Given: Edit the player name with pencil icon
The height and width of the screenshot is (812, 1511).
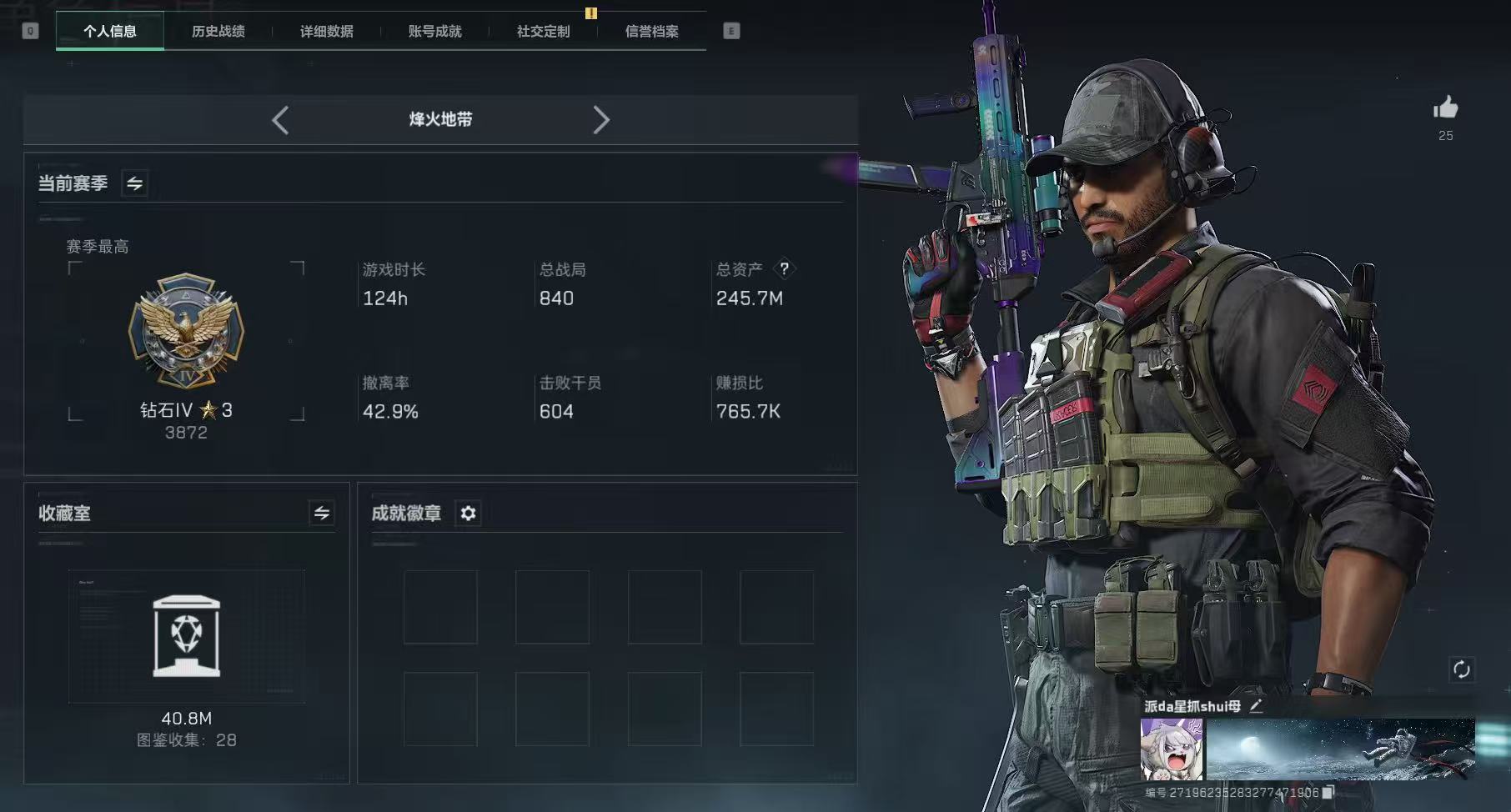Looking at the screenshot, I should [1256, 706].
